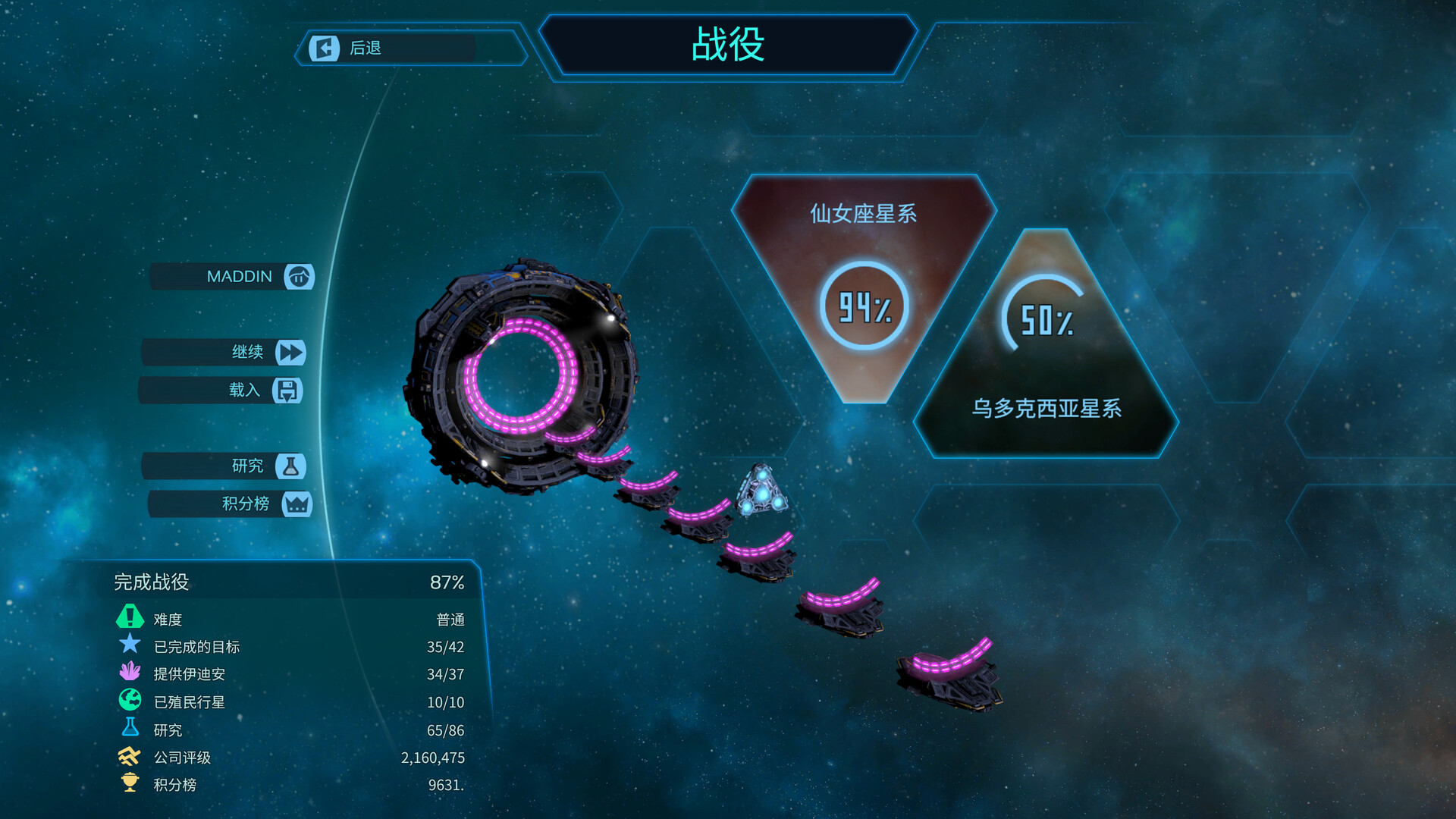Click the blue star icon beside 已完成的目标
Screen dimensions: 1456x819
[x=129, y=646]
